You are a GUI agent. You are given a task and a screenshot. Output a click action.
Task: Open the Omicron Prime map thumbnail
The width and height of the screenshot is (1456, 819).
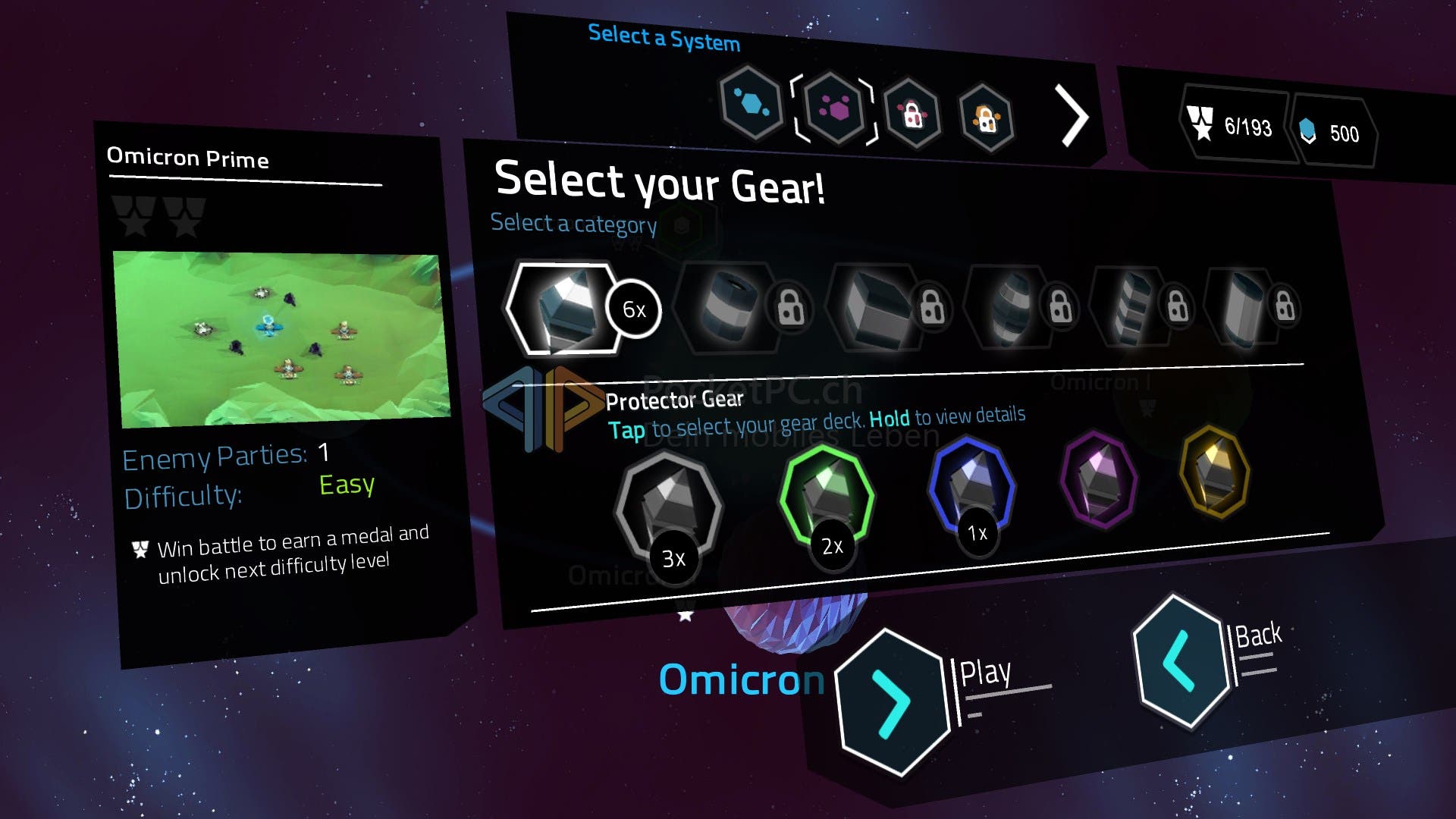tap(281, 339)
